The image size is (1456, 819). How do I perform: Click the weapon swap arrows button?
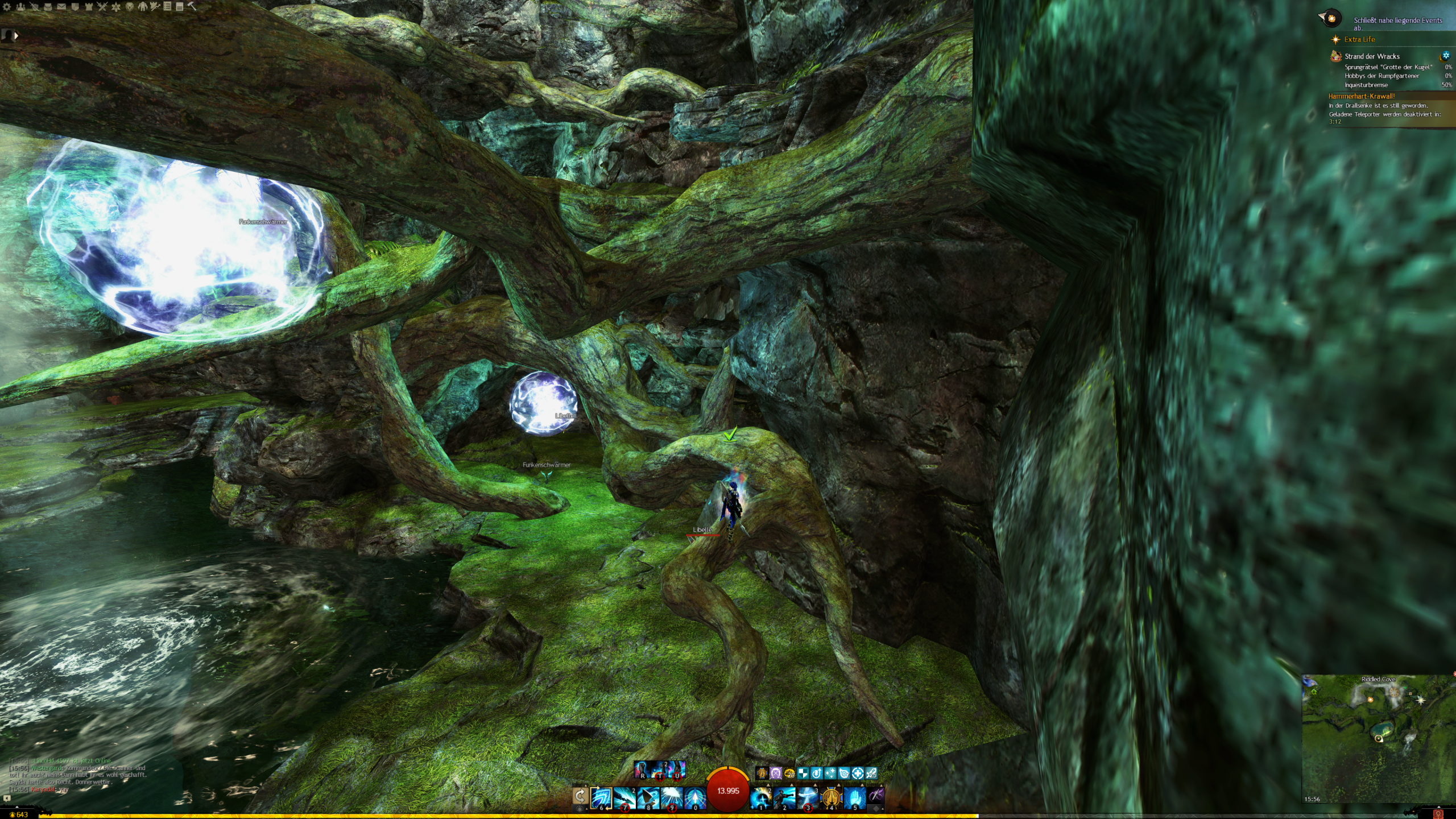pyautogui.click(x=580, y=796)
